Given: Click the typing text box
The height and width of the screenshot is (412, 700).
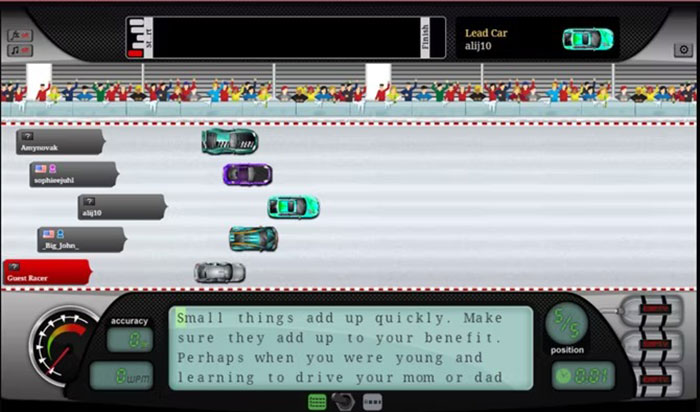Looking at the screenshot, I should pyautogui.click(x=350, y=347).
